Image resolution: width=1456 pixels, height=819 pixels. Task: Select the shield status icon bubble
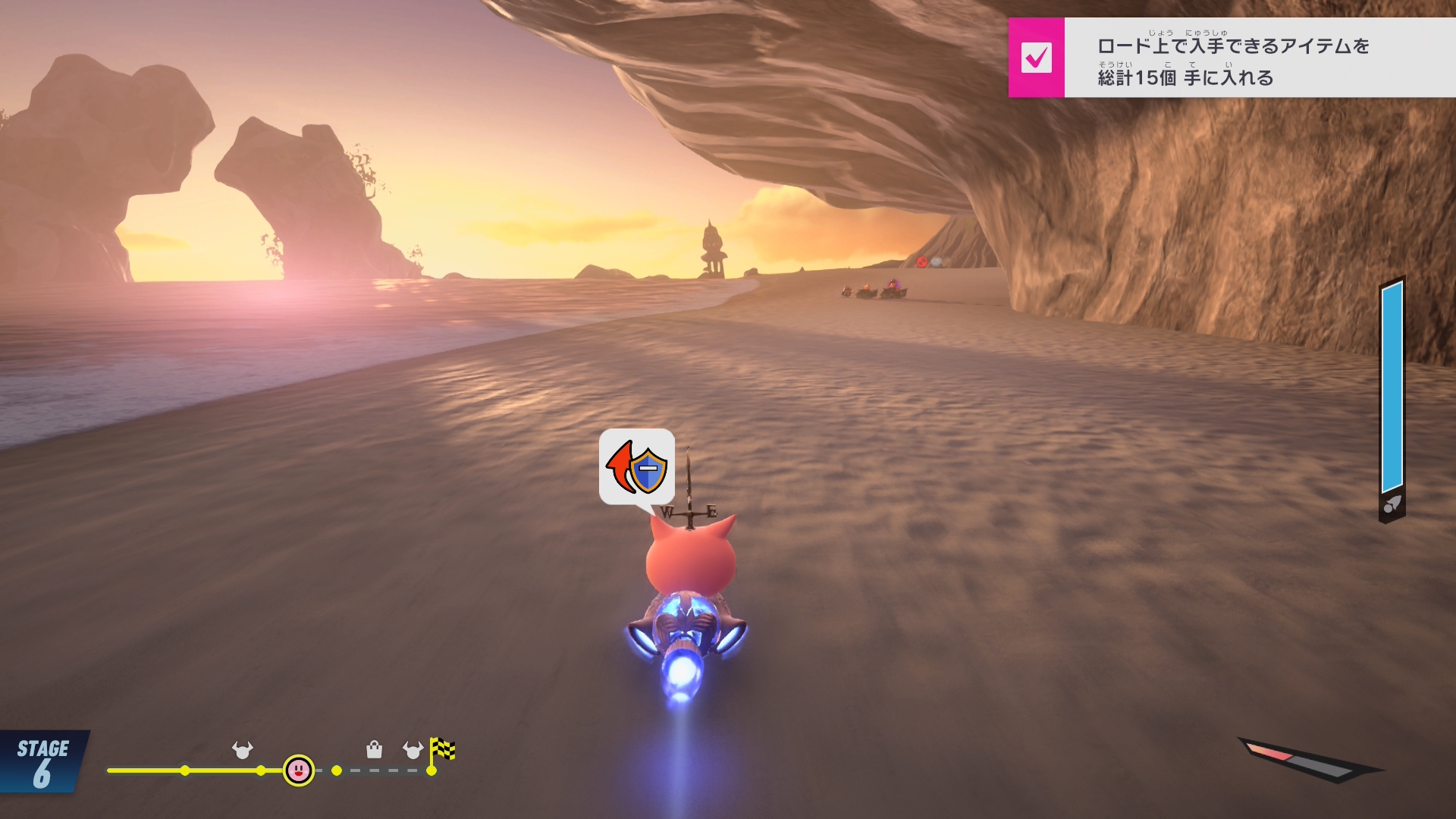[x=637, y=467]
